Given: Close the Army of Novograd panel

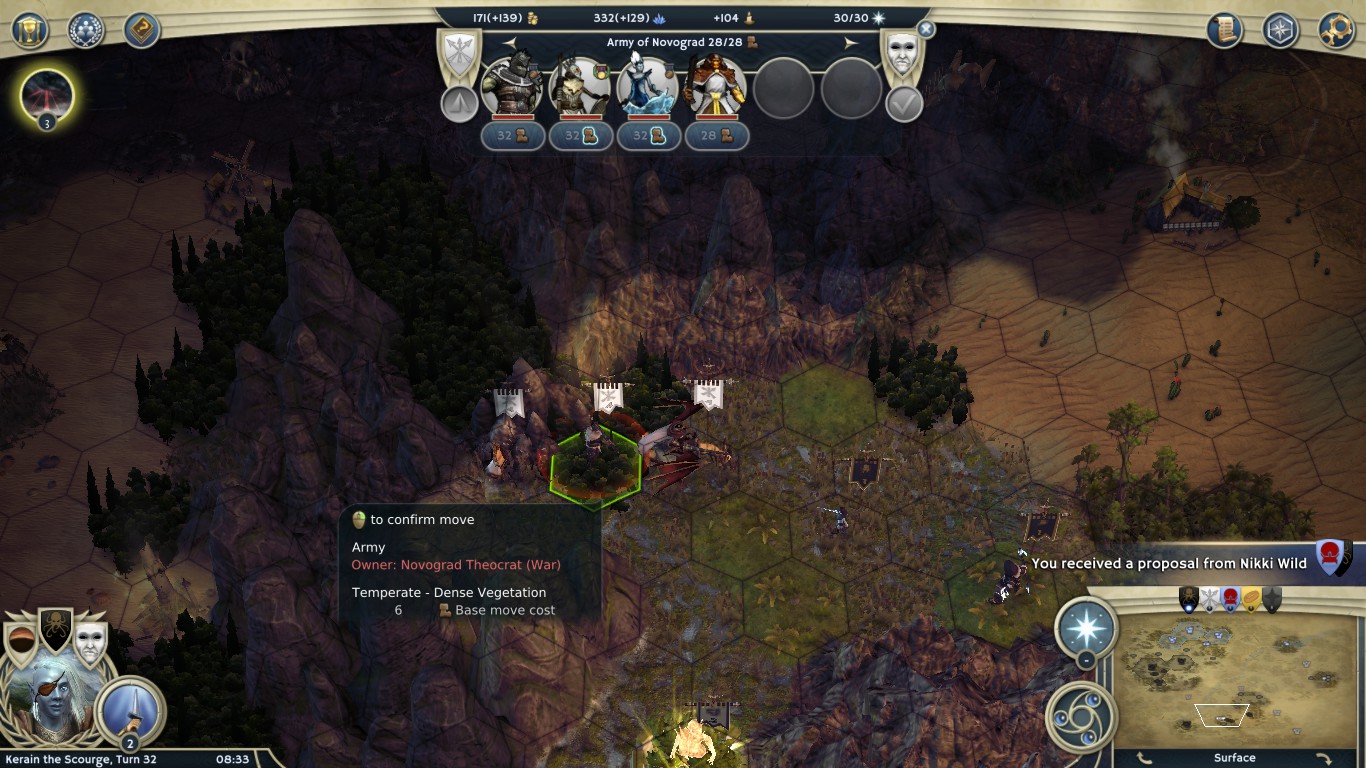Looking at the screenshot, I should click(926, 30).
